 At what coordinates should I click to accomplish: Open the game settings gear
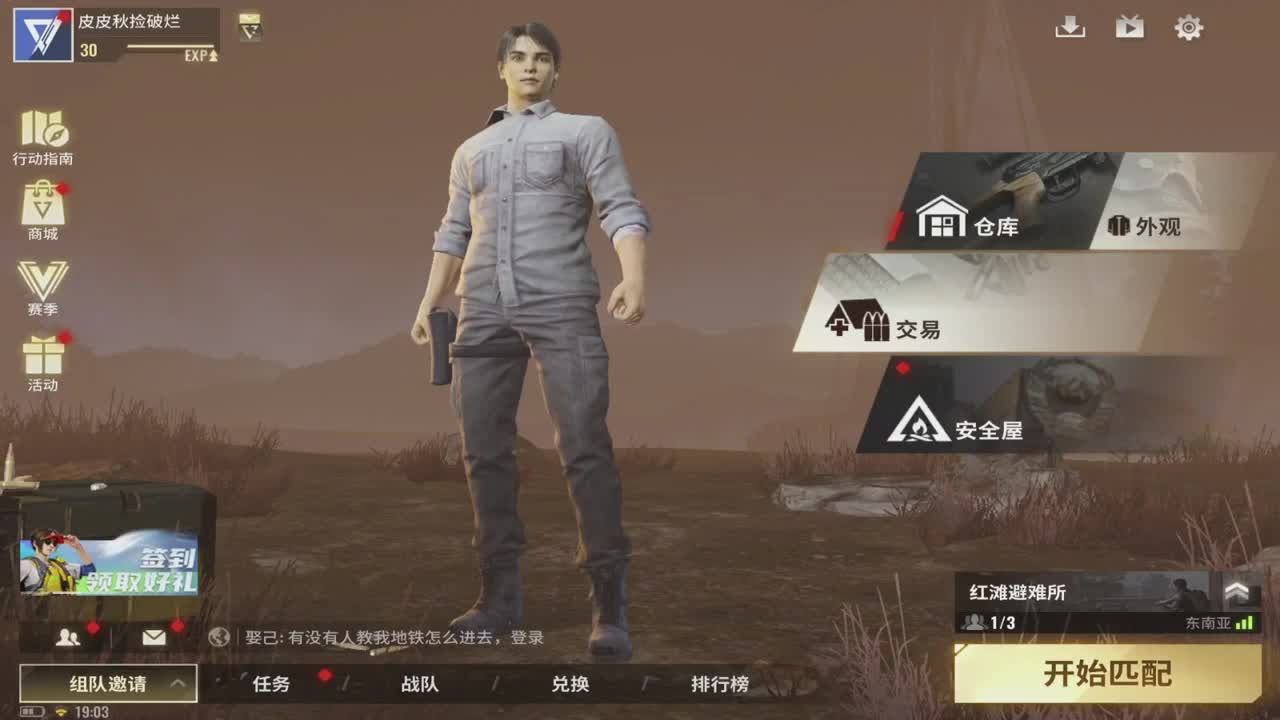click(1188, 29)
